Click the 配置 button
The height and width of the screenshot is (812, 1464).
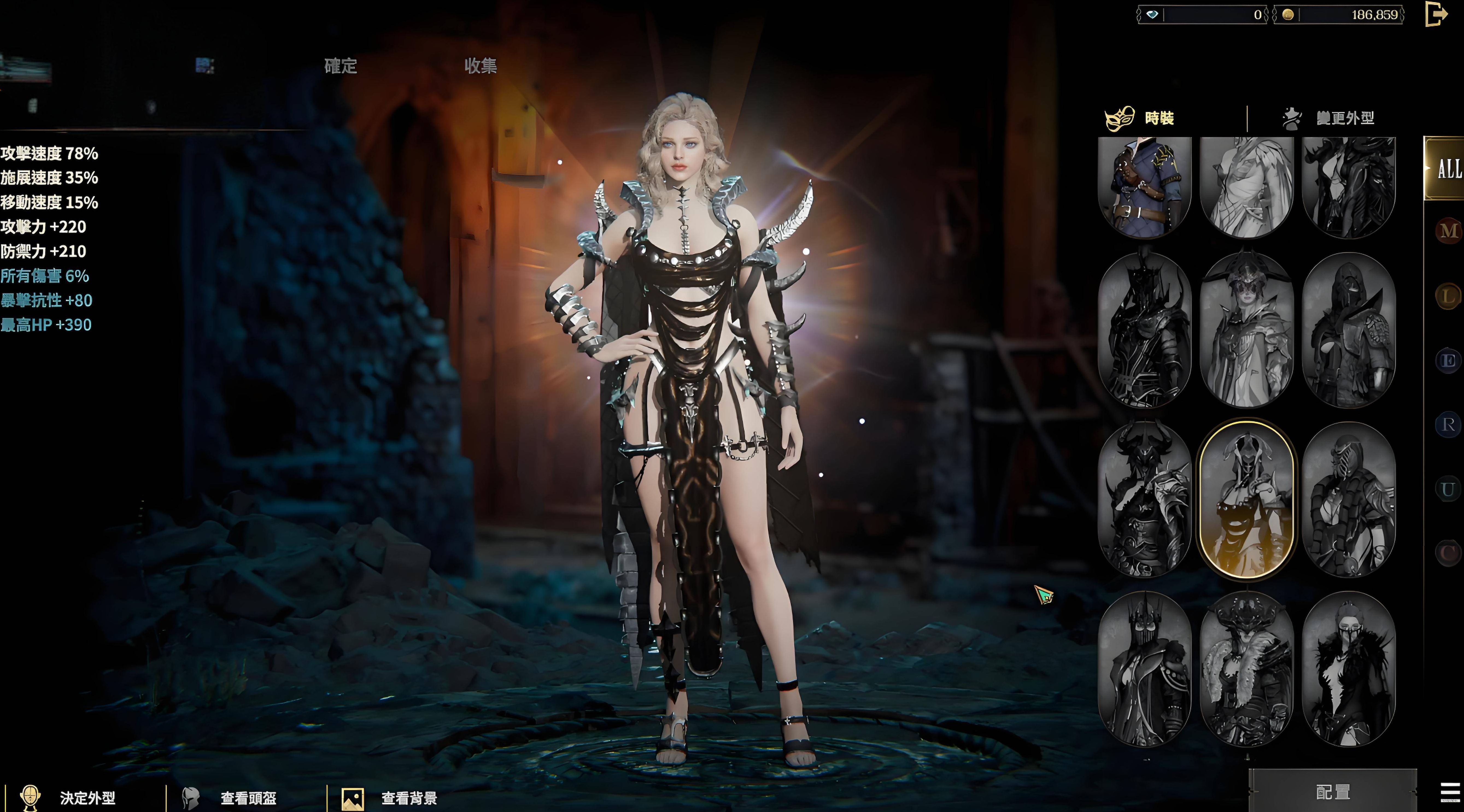[x=1332, y=792]
